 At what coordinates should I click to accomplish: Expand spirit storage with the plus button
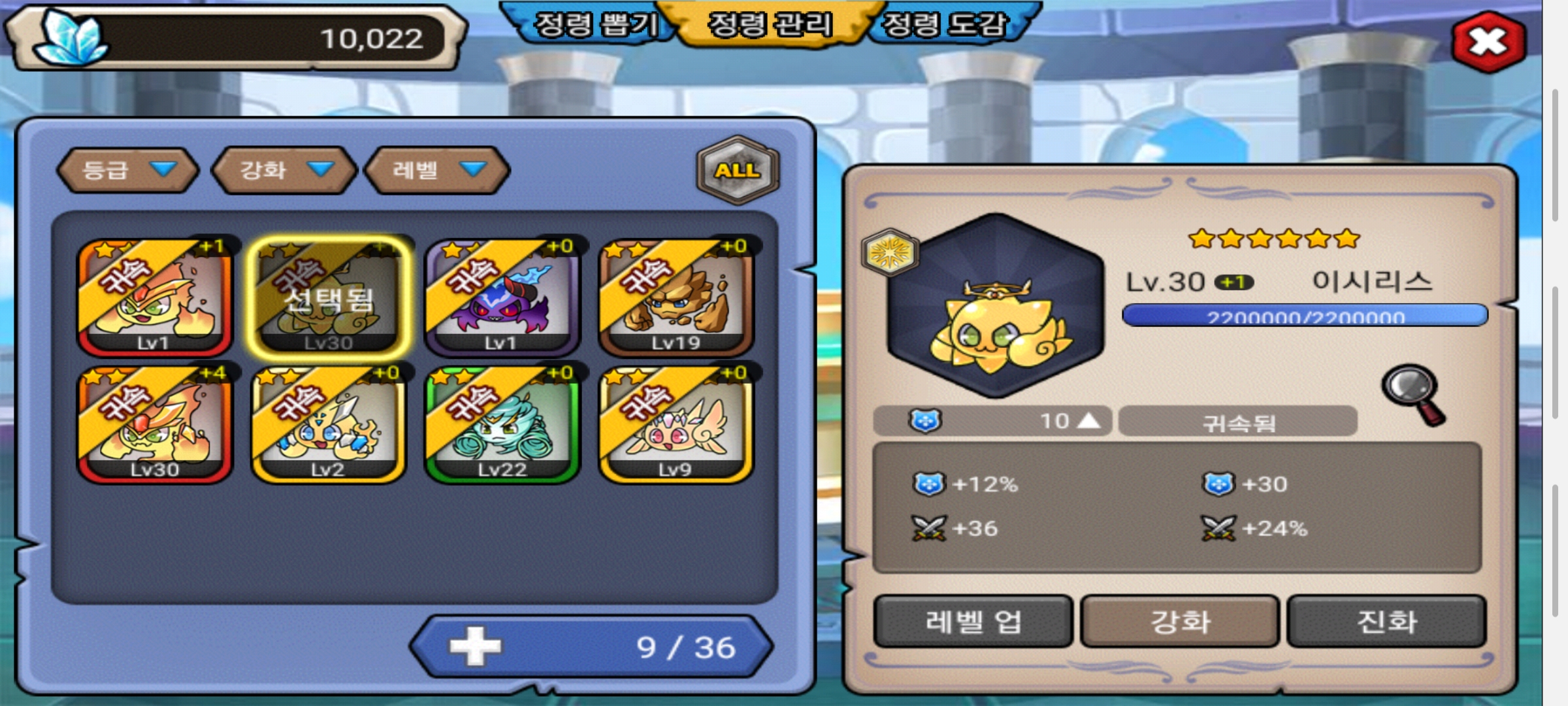click(476, 647)
